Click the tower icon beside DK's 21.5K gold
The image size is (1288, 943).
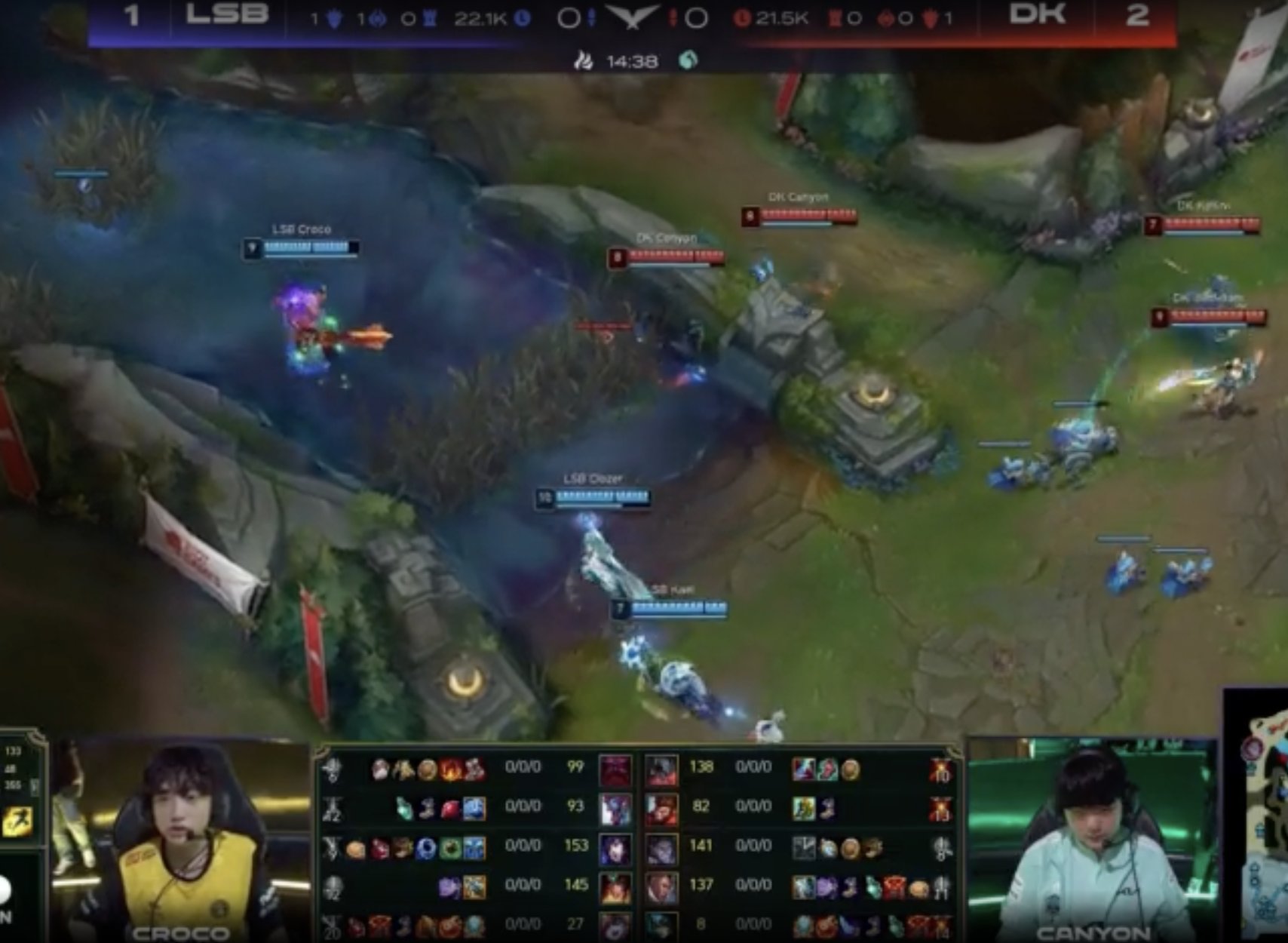(834, 20)
